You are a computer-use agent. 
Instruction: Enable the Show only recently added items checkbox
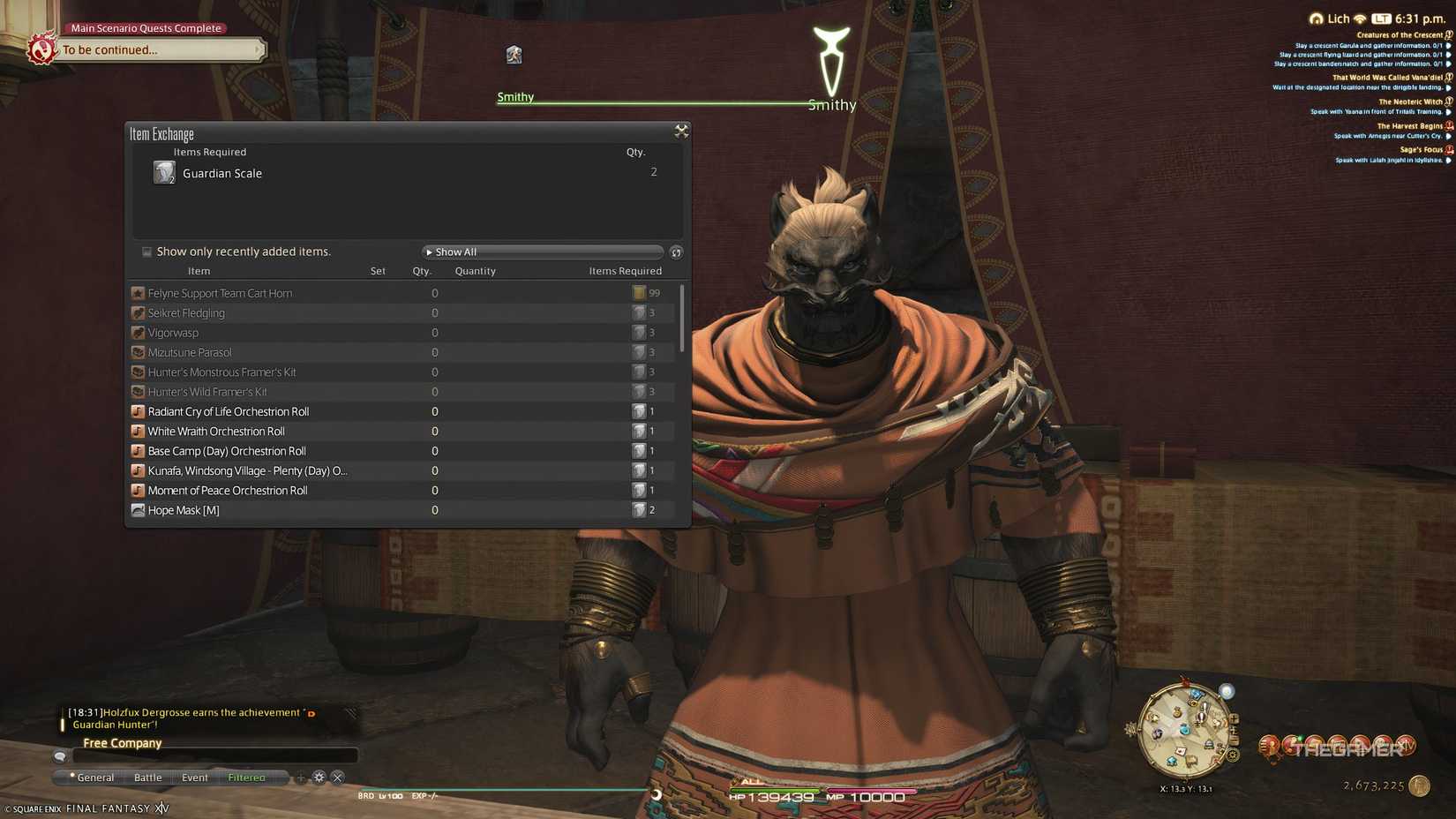[x=146, y=252]
